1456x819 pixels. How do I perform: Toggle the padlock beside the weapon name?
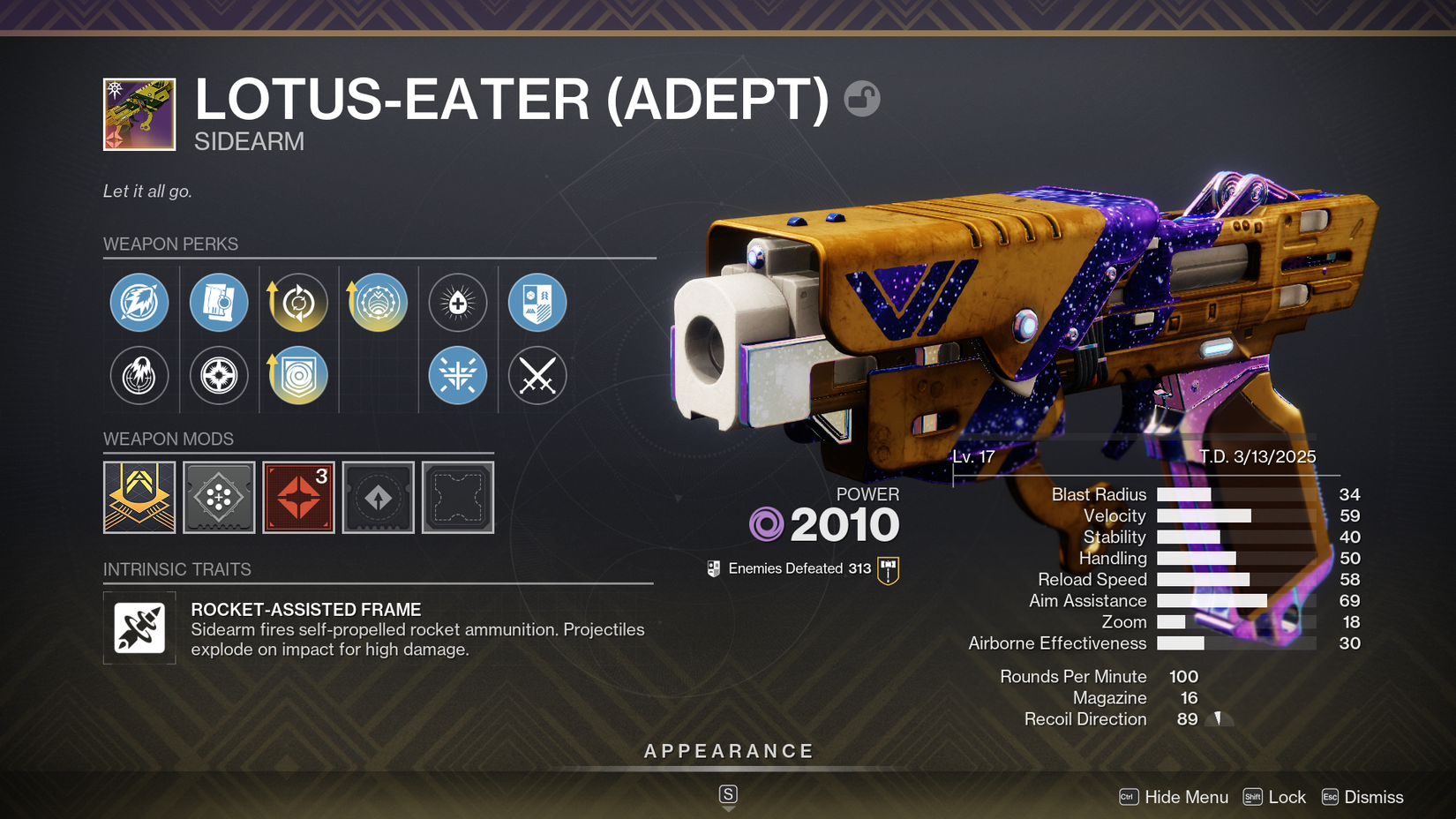[x=860, y=99]
